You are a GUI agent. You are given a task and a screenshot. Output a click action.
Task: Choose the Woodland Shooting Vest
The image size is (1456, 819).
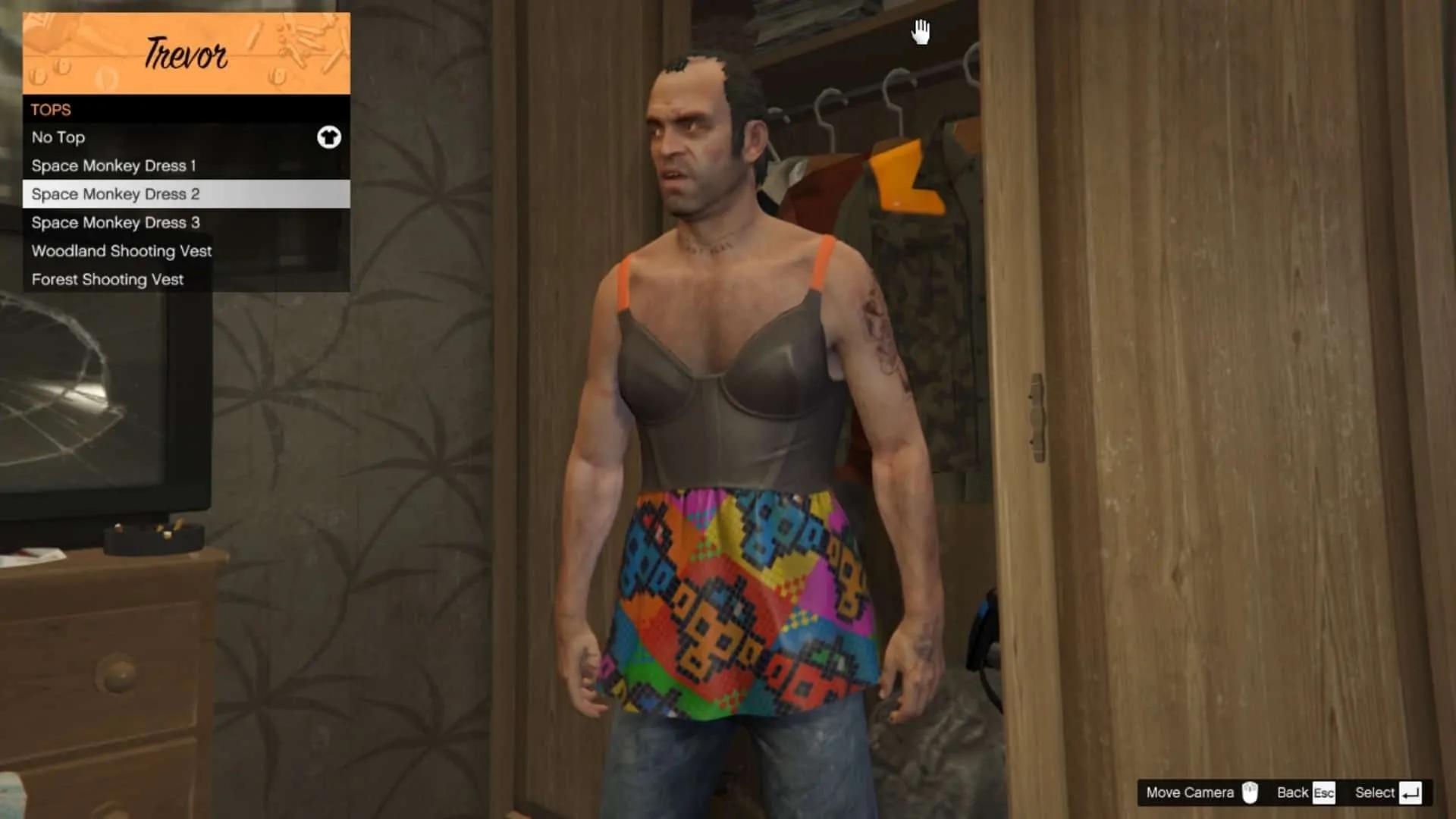coord(186,251)
